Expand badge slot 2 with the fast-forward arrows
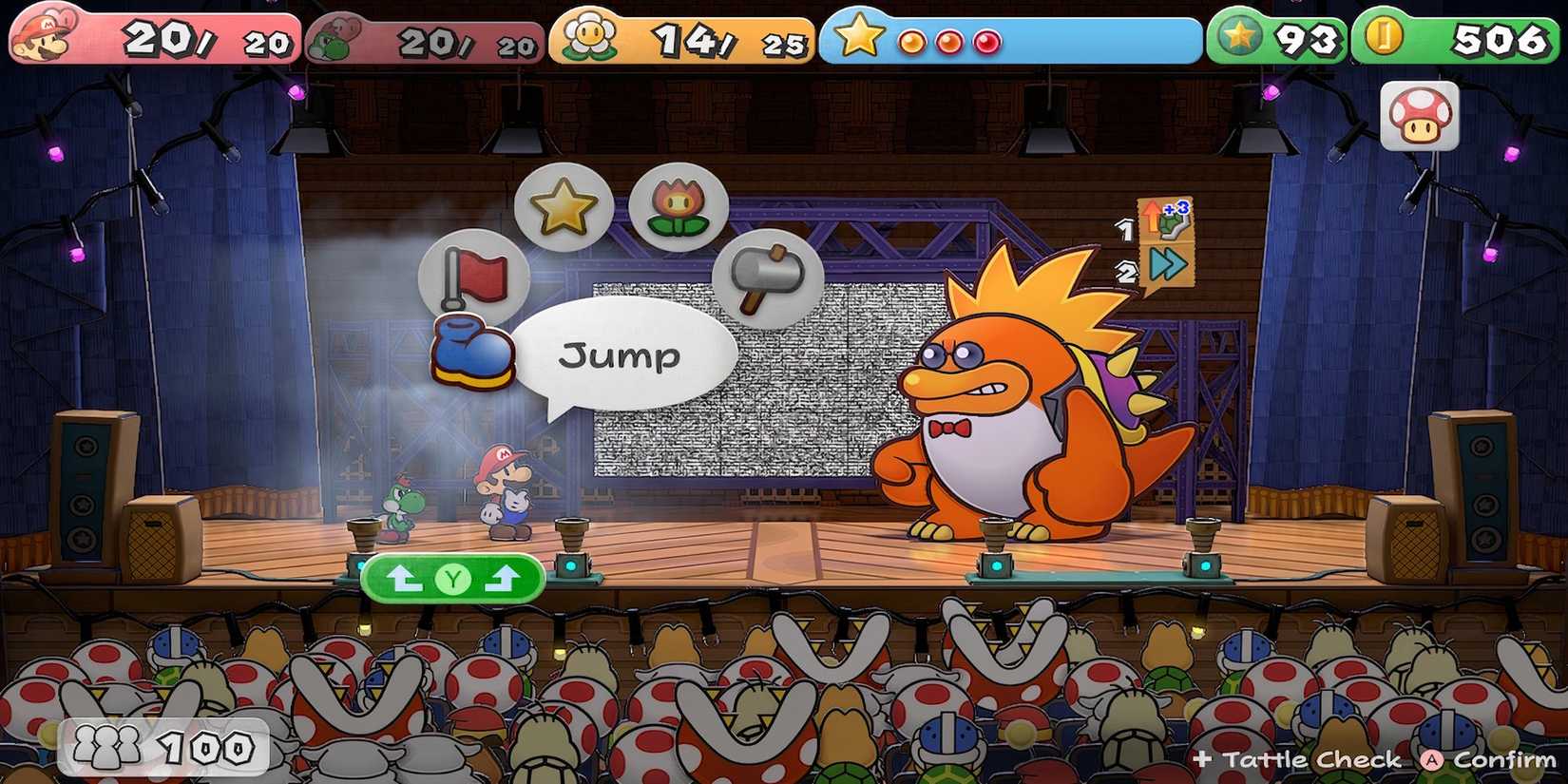 click(x=1166, y=263)
